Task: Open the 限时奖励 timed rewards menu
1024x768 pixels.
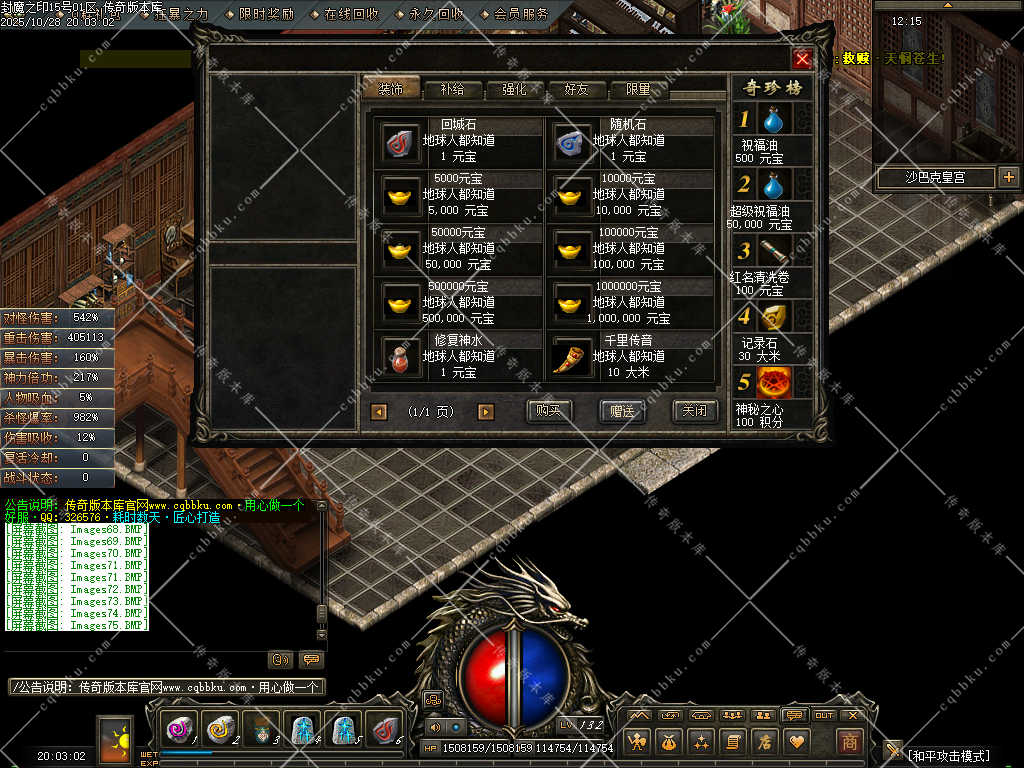Action: tap(266, 14)
